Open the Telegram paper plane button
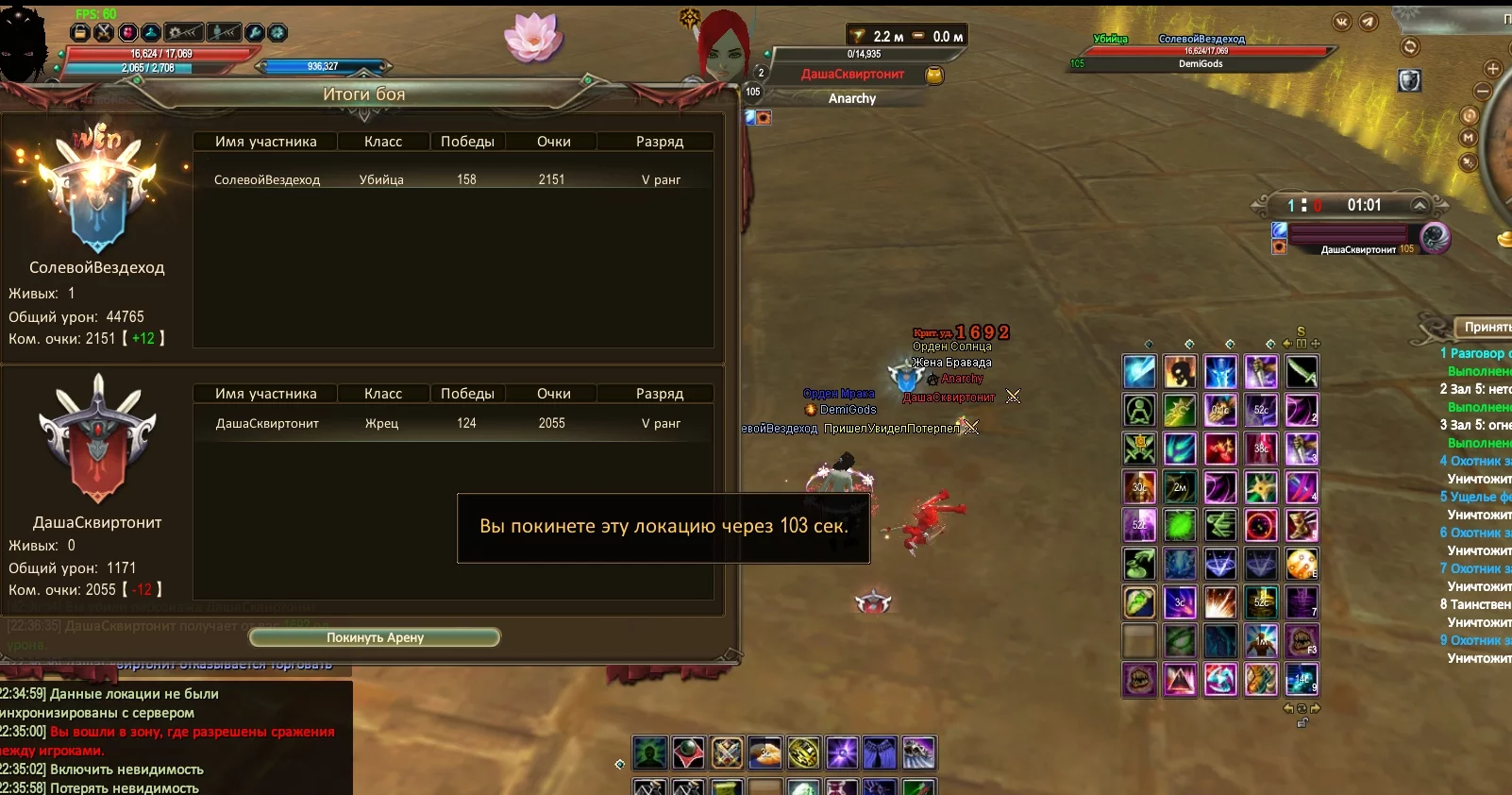Image resolution: width=1512 pixels, height=795 pixels. tap(1369, 22)
